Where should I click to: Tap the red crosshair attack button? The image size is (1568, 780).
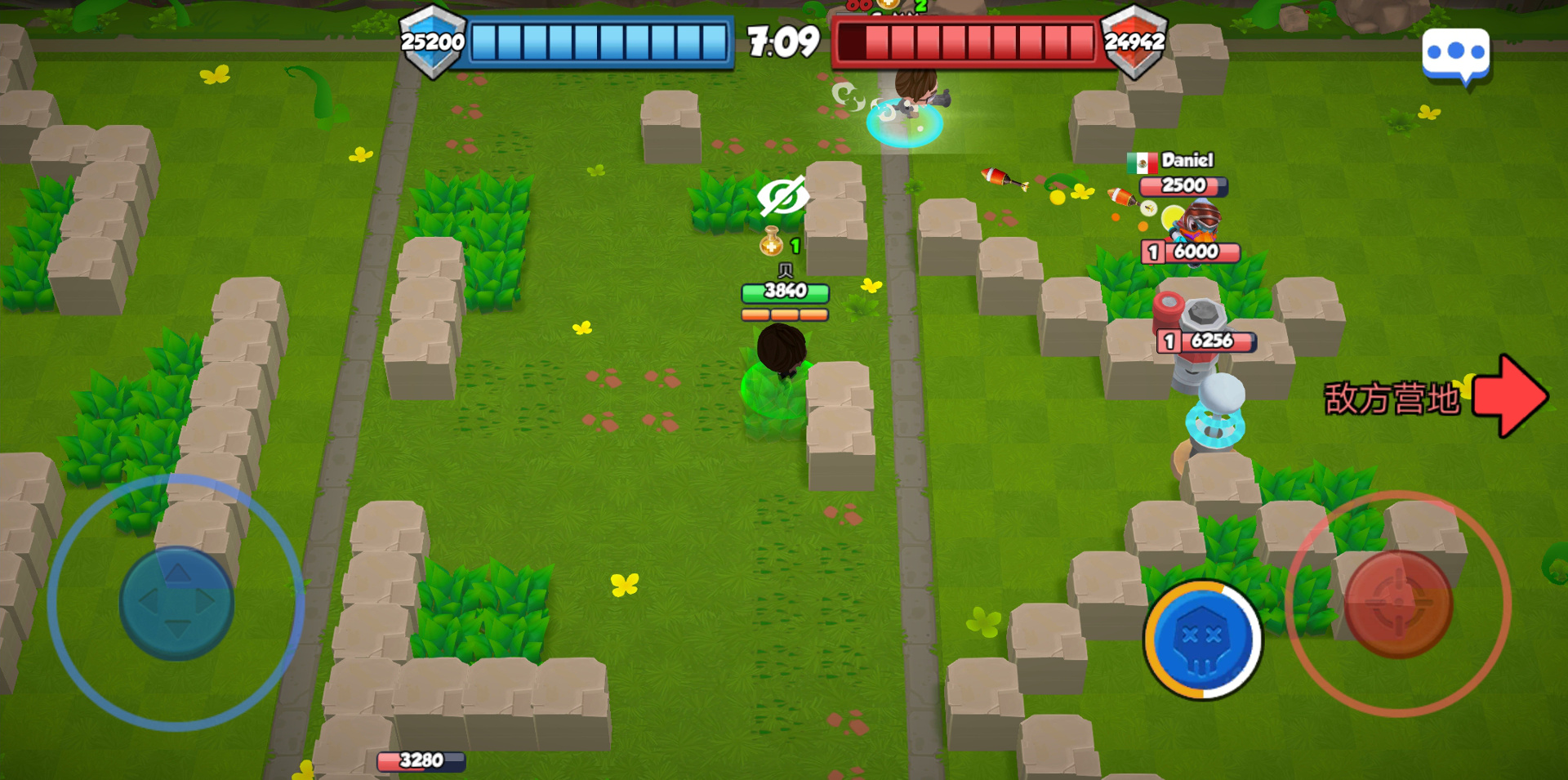pyautogui.click(x=1398, y=604)
